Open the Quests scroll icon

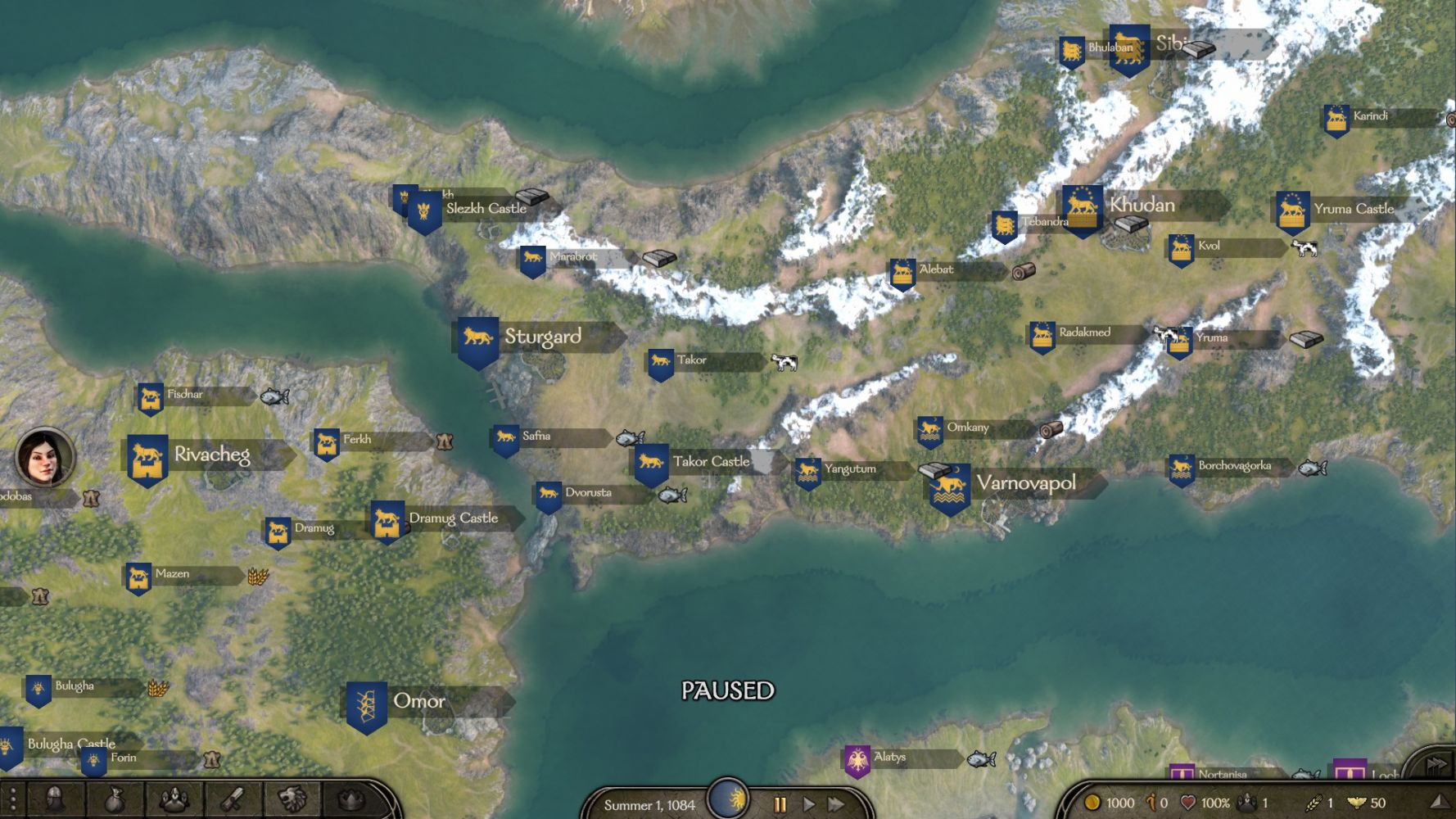pos(233,800)
